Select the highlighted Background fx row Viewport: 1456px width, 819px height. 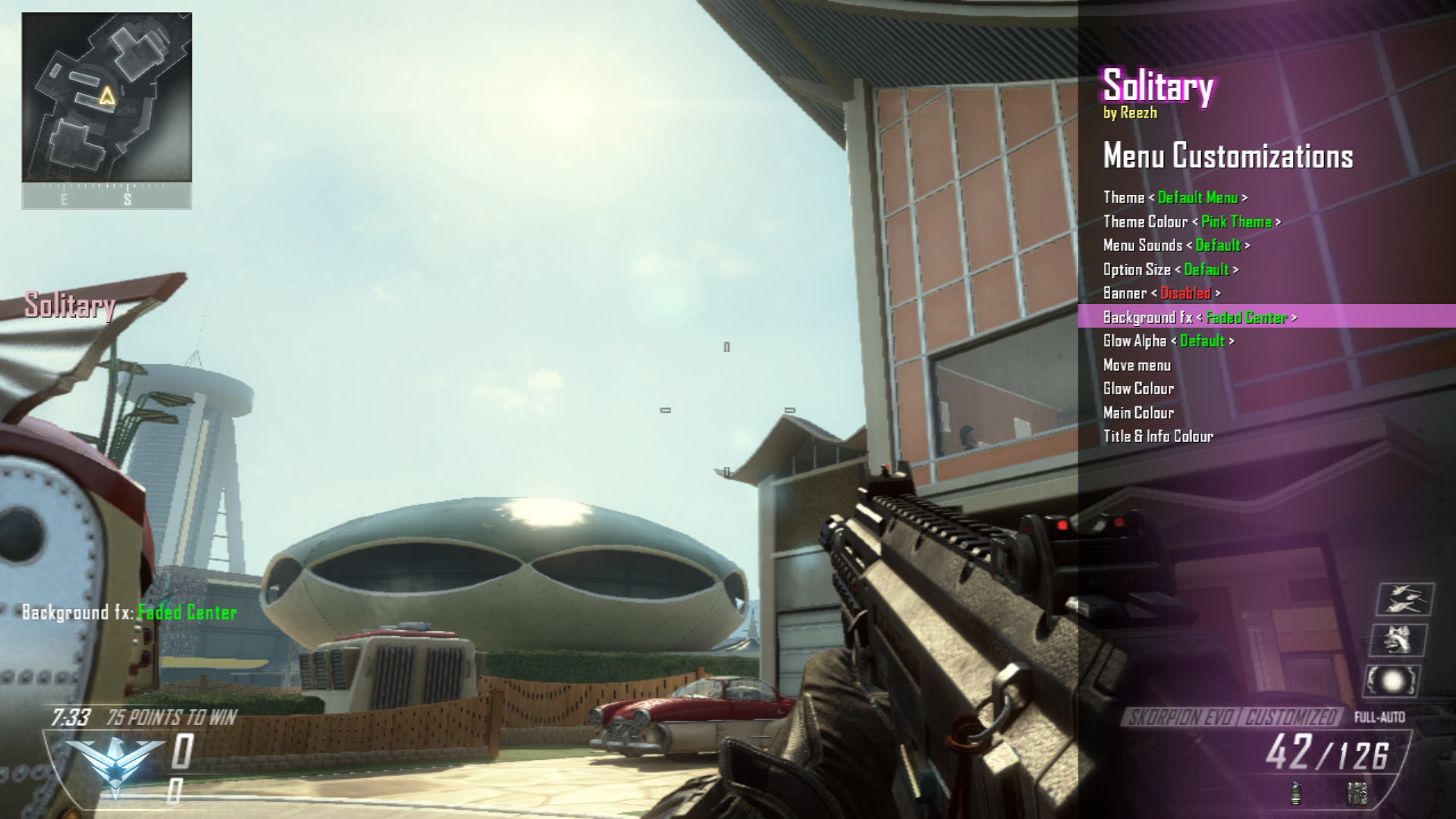(1199, 317)
